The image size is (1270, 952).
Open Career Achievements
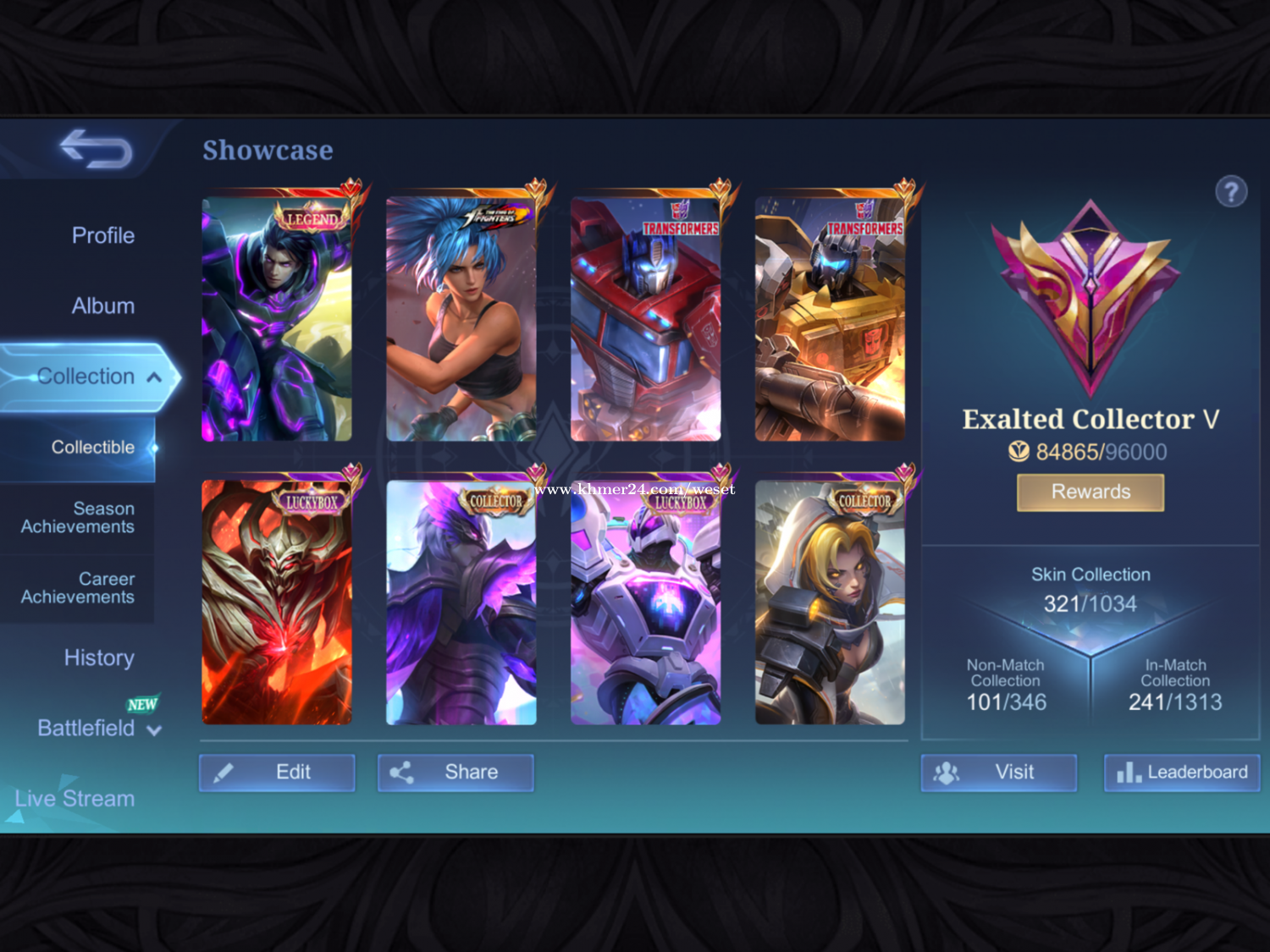(x=78, y=587)
